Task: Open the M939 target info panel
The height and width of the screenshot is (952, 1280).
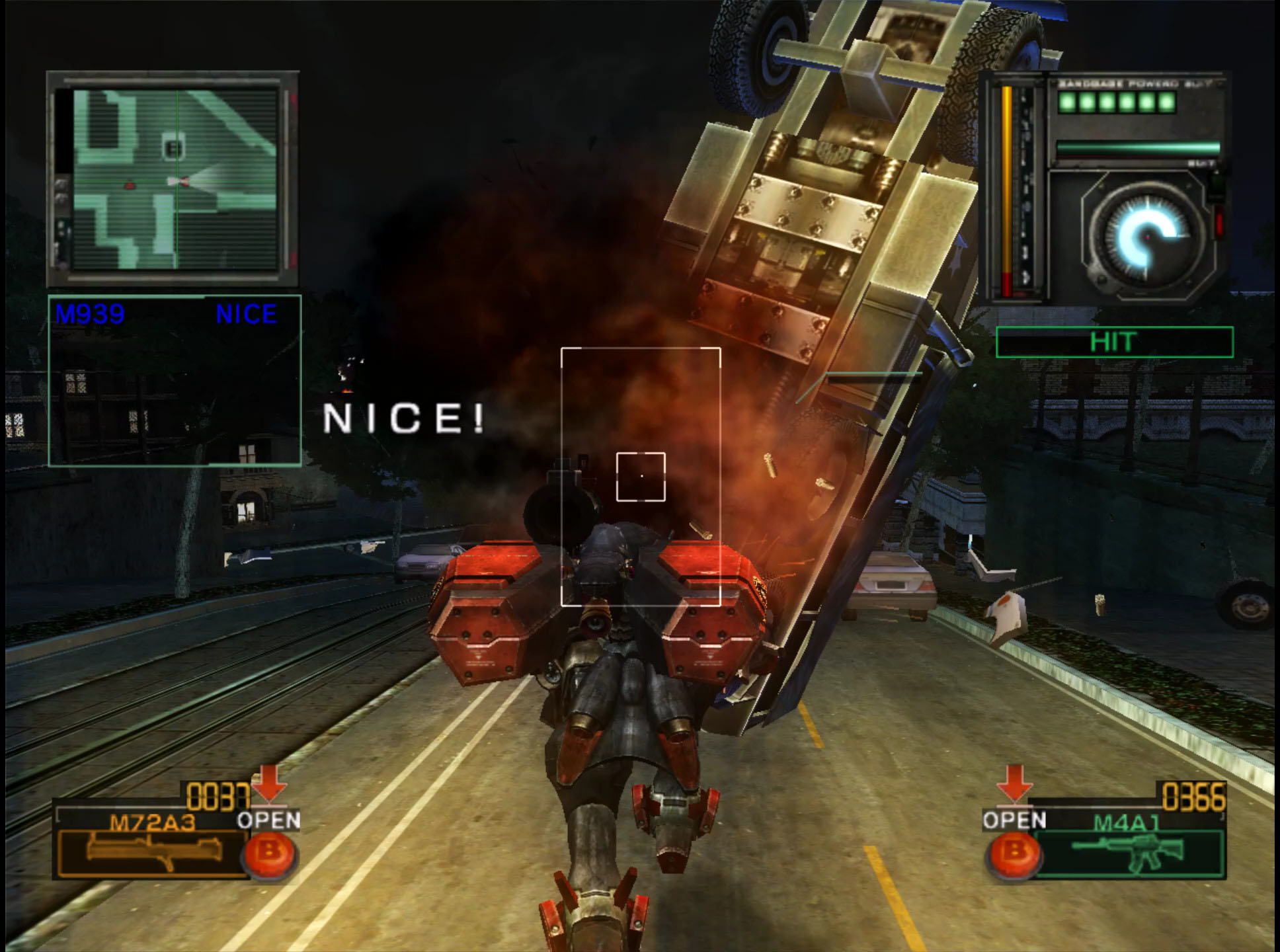Action: [x=175, y=380]
